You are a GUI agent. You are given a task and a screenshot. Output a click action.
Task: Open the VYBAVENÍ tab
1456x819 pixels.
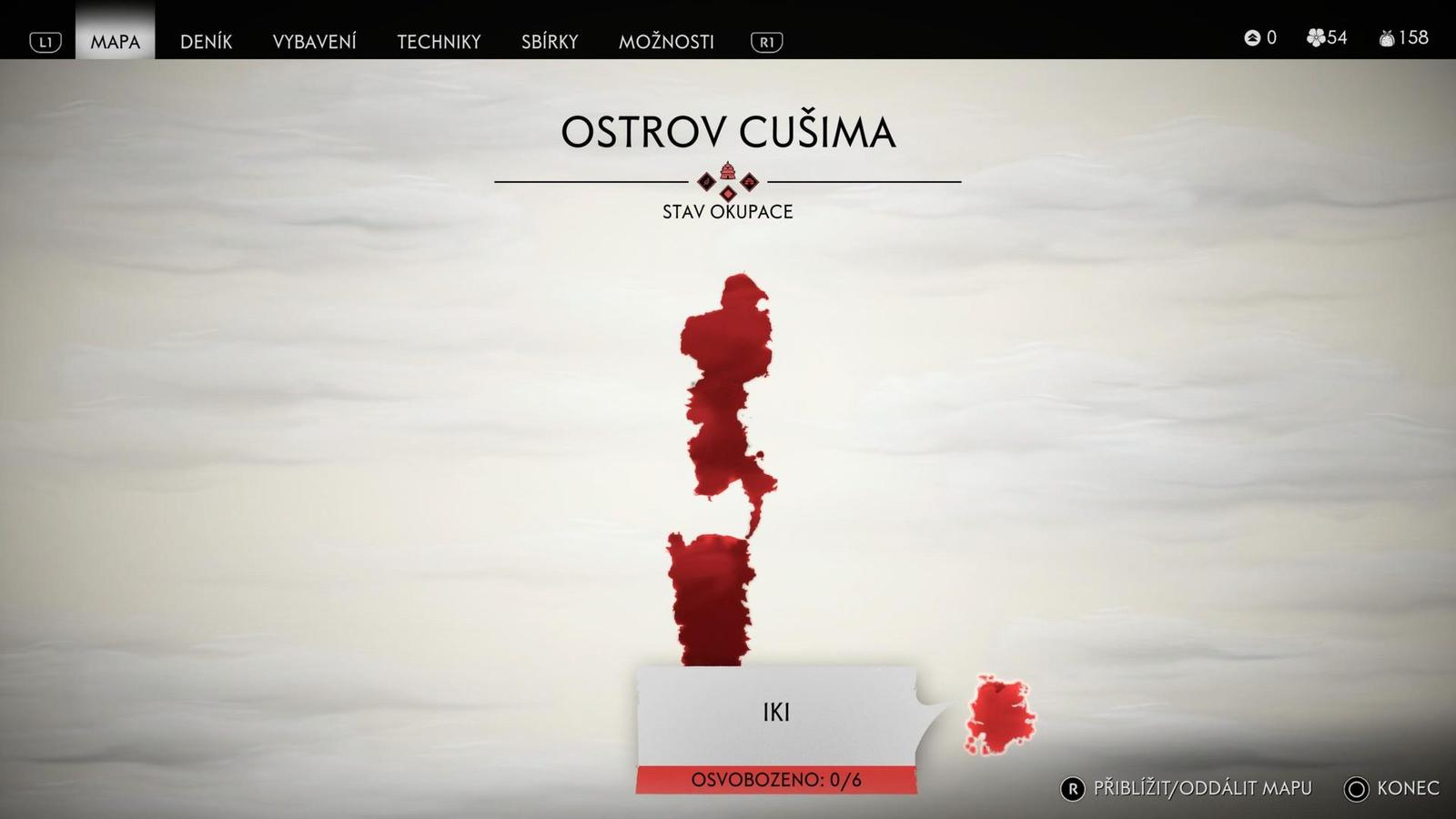316,41
